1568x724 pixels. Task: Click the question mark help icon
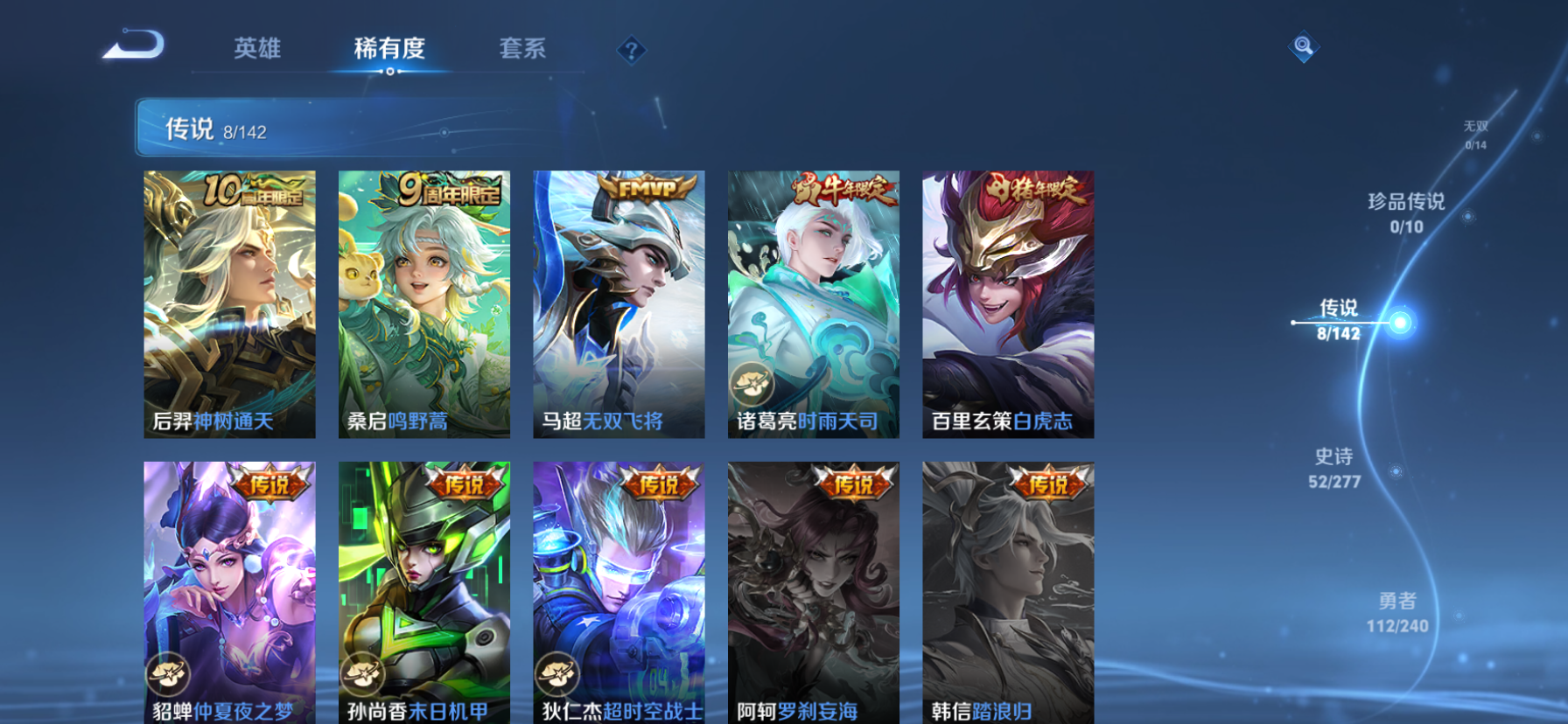pos(632,50)
